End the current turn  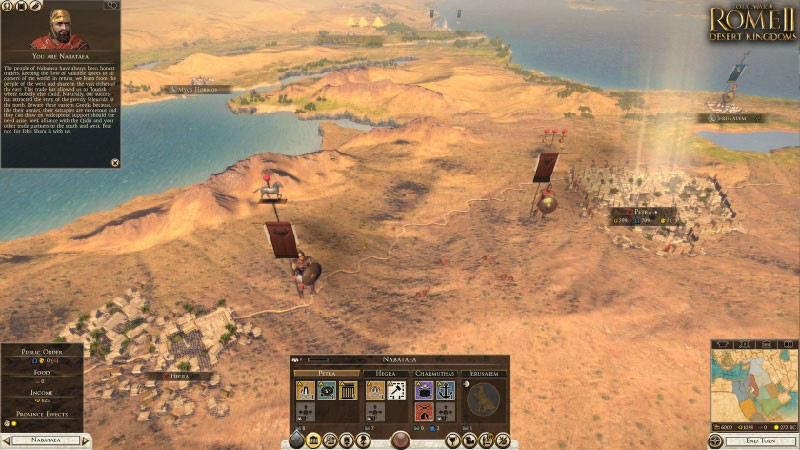tap(761, 440)
